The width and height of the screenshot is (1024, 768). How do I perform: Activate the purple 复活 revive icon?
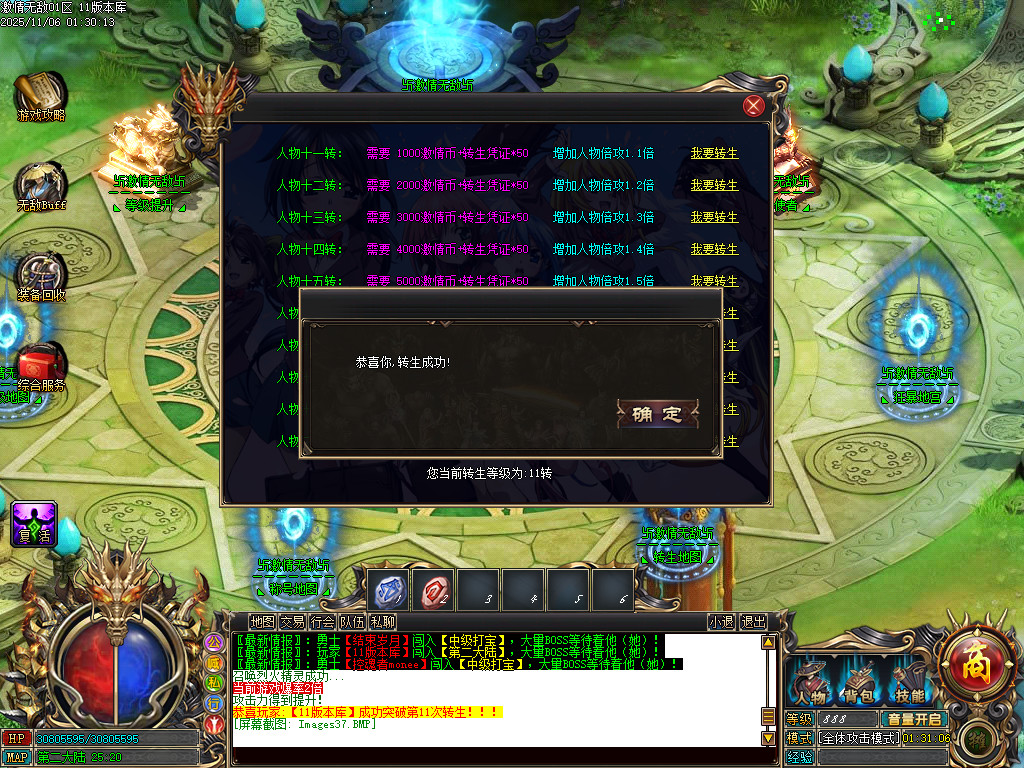click(x=33, y=522)
